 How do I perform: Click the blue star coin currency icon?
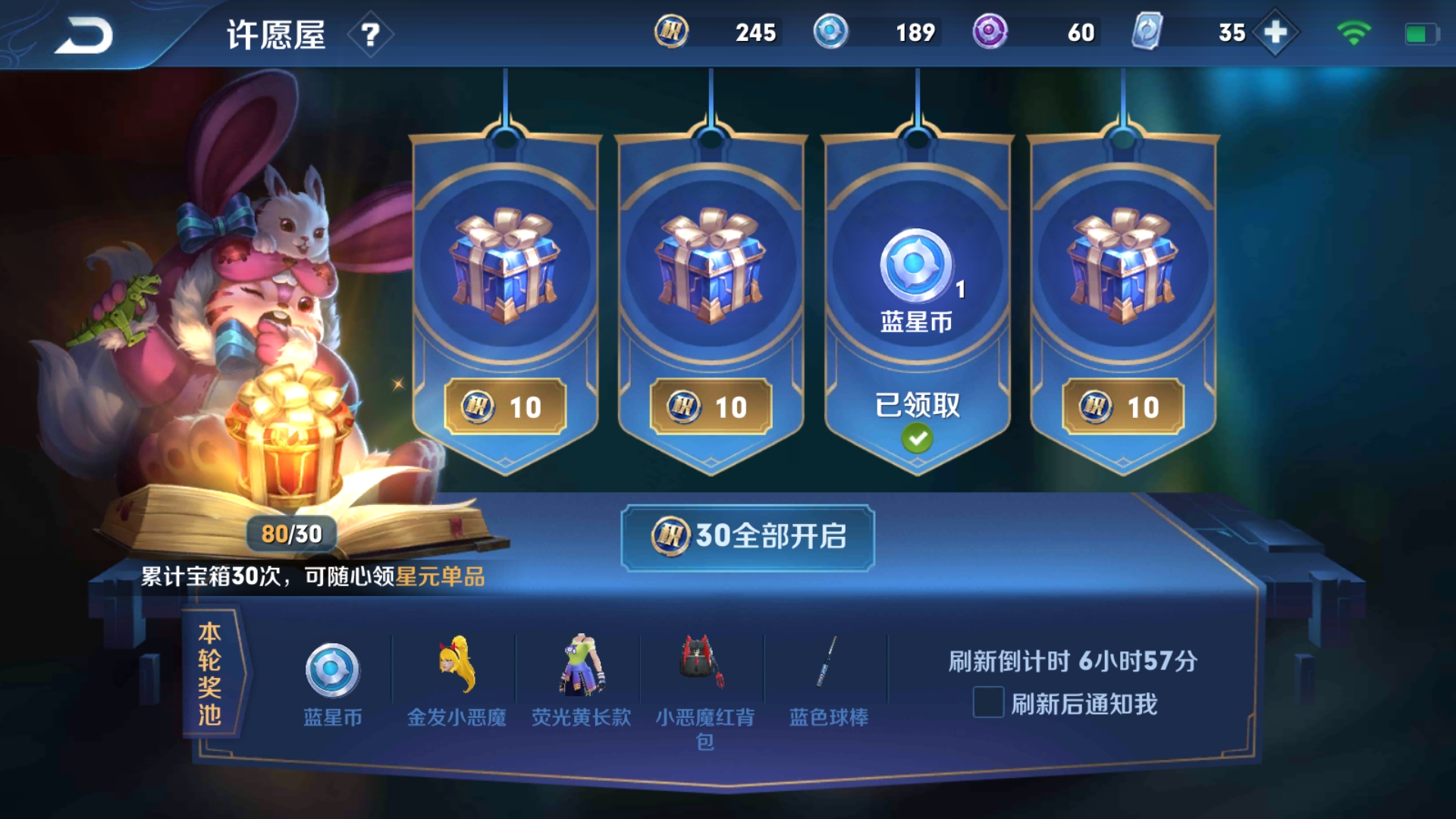click(831, 33)
